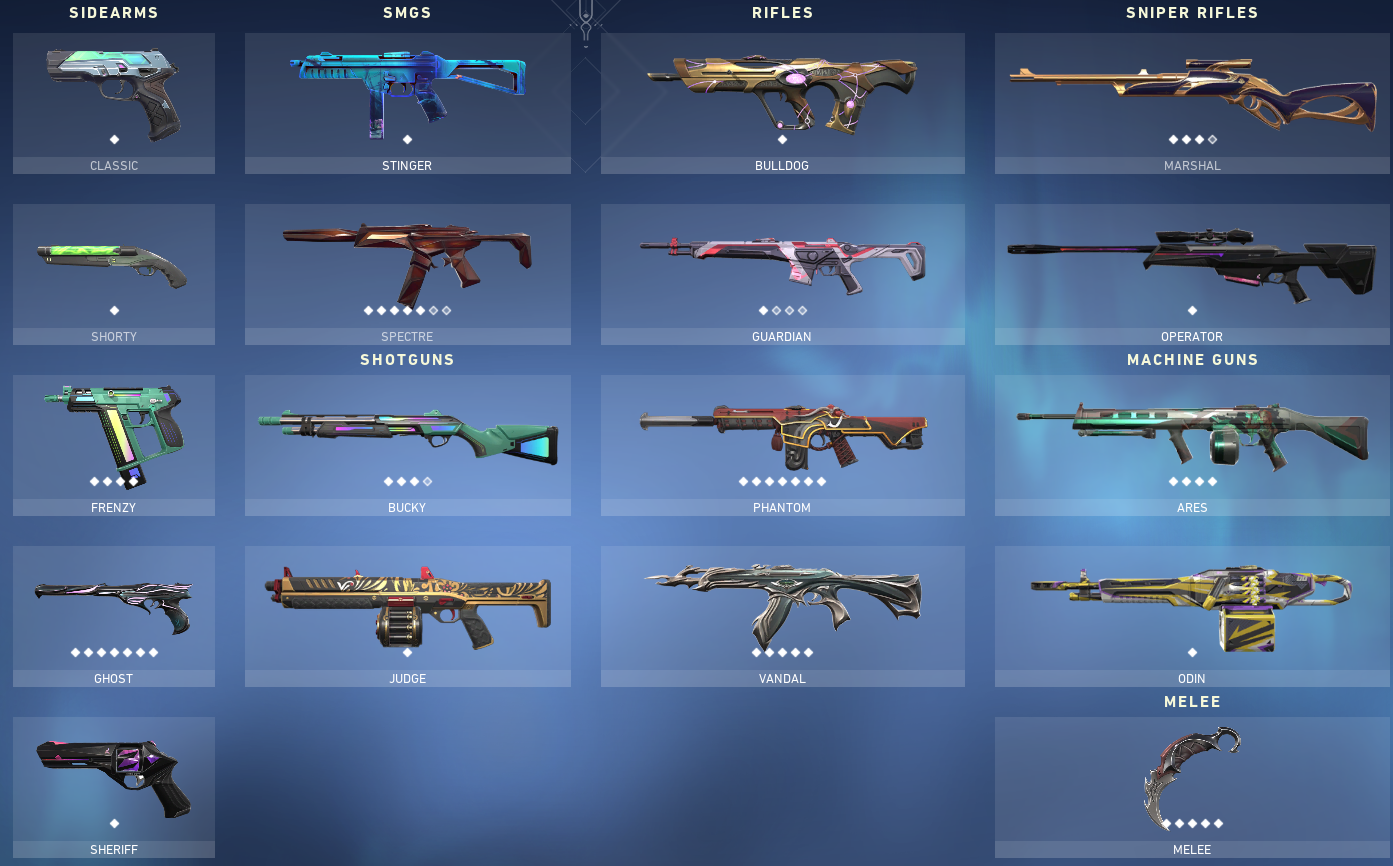Select the Sheriff revolver
This screenshot has width=1393, height=866.
(113, 775)
